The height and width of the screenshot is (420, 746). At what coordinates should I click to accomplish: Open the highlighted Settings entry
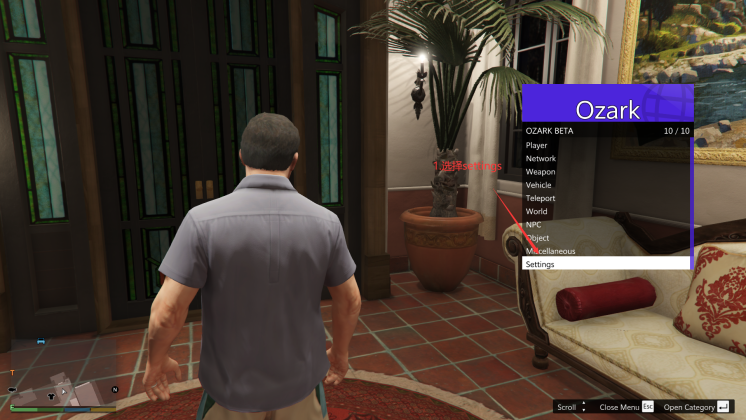click(605, 264)
